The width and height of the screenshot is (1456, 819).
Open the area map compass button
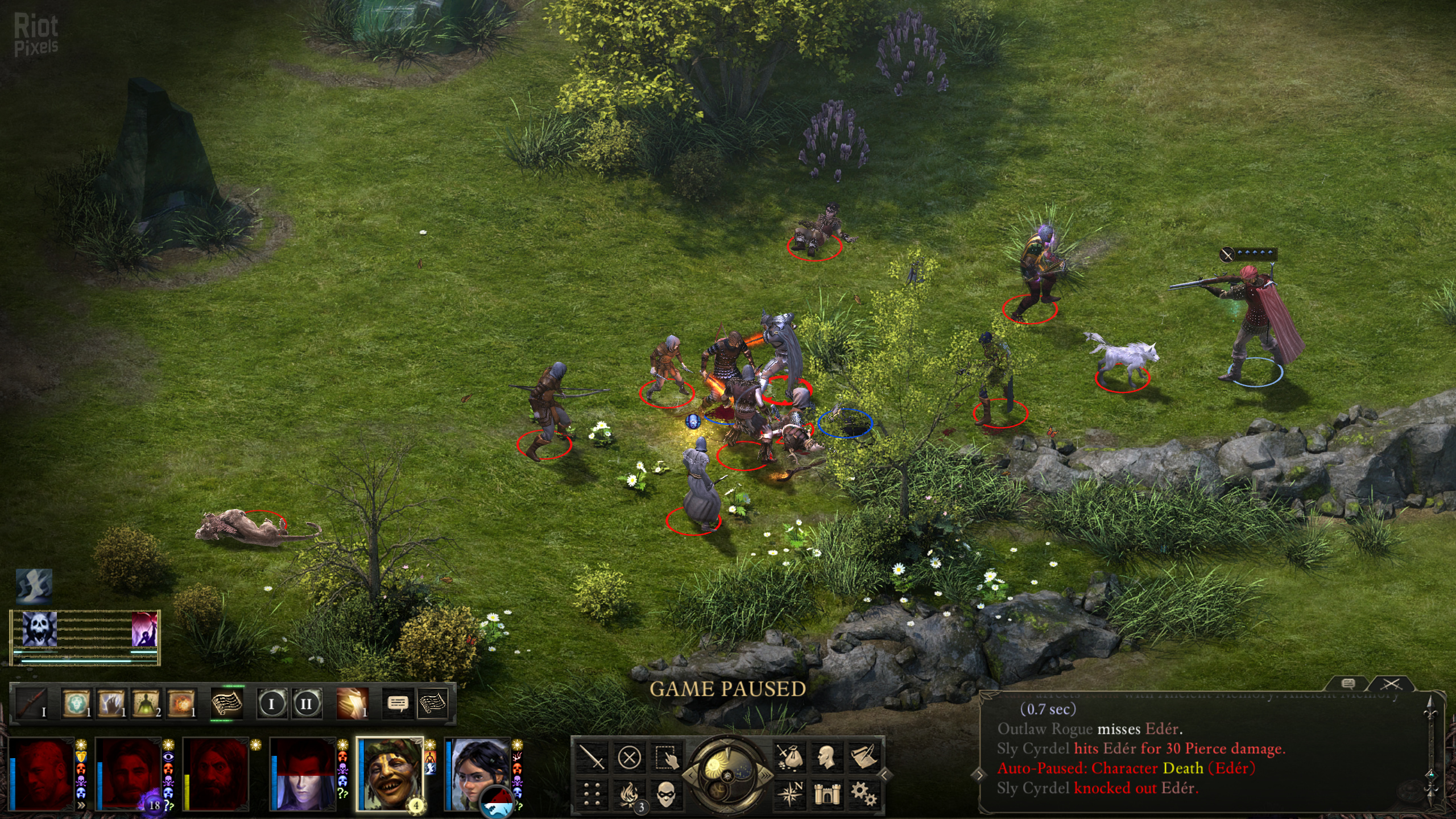click(x=789, y=793)
